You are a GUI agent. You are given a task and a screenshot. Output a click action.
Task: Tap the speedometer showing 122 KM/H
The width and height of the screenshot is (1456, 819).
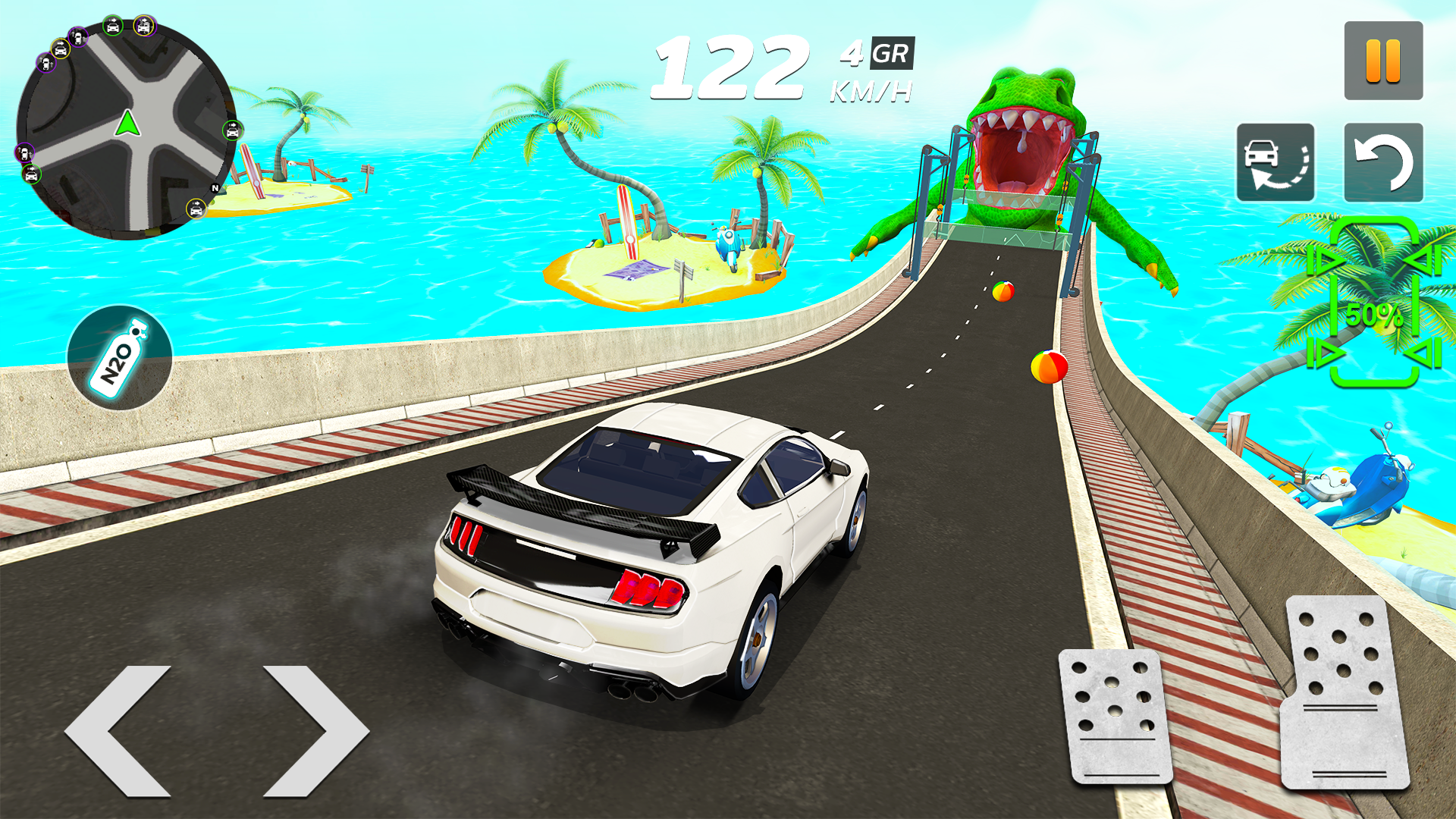(730, 66)
